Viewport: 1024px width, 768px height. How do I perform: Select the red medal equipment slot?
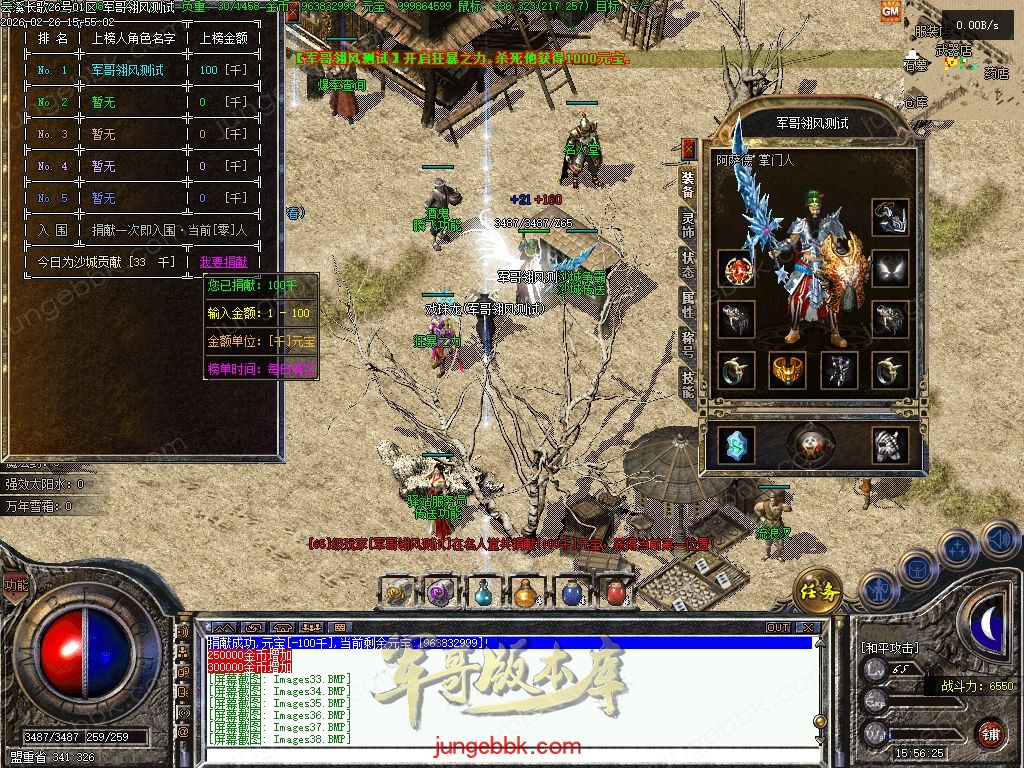point(738,268)
